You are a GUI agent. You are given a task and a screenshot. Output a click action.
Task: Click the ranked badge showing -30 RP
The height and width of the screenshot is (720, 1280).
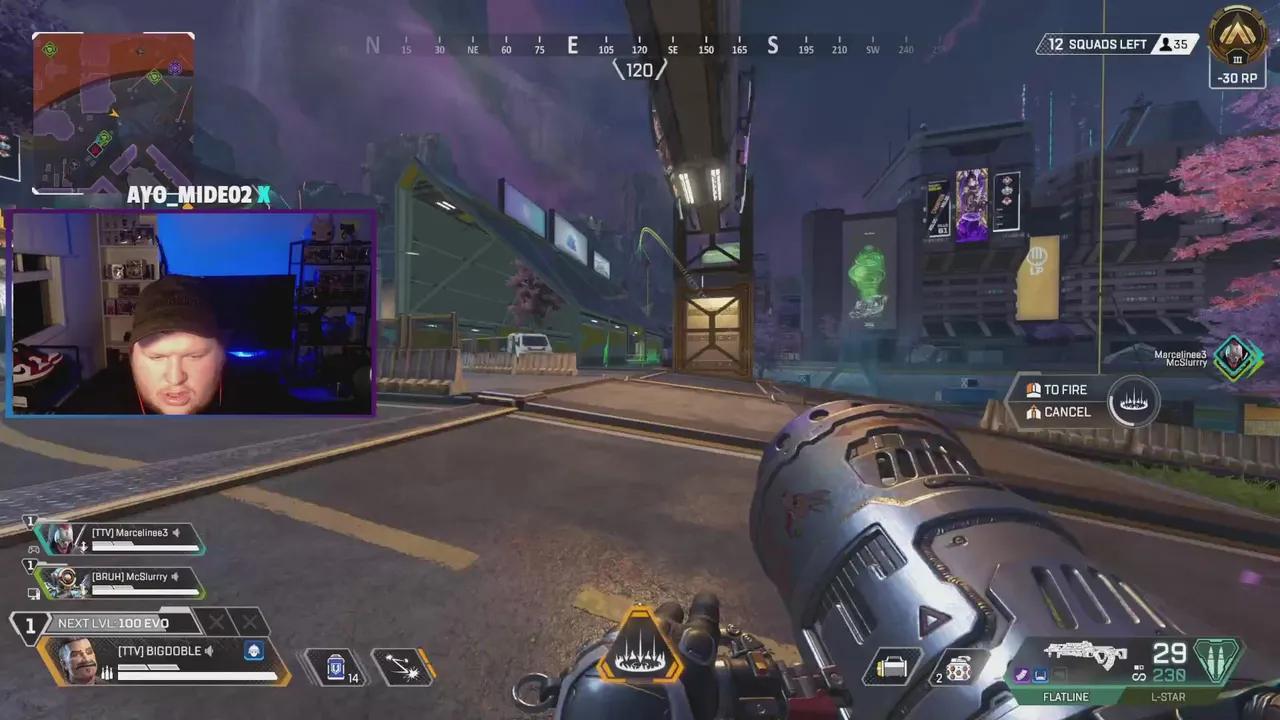[1237, 47]
